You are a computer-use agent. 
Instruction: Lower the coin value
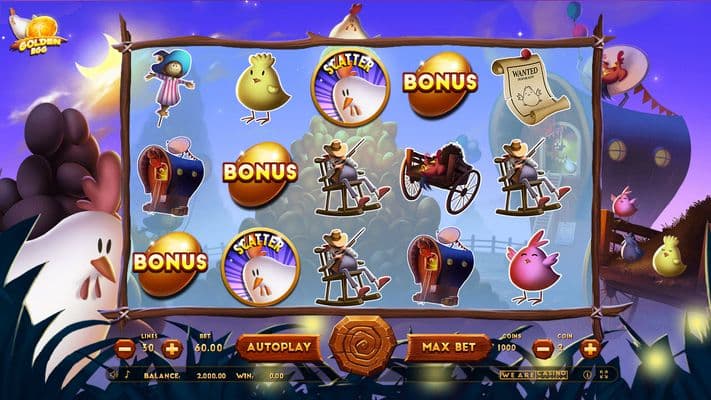pos(542,349)
